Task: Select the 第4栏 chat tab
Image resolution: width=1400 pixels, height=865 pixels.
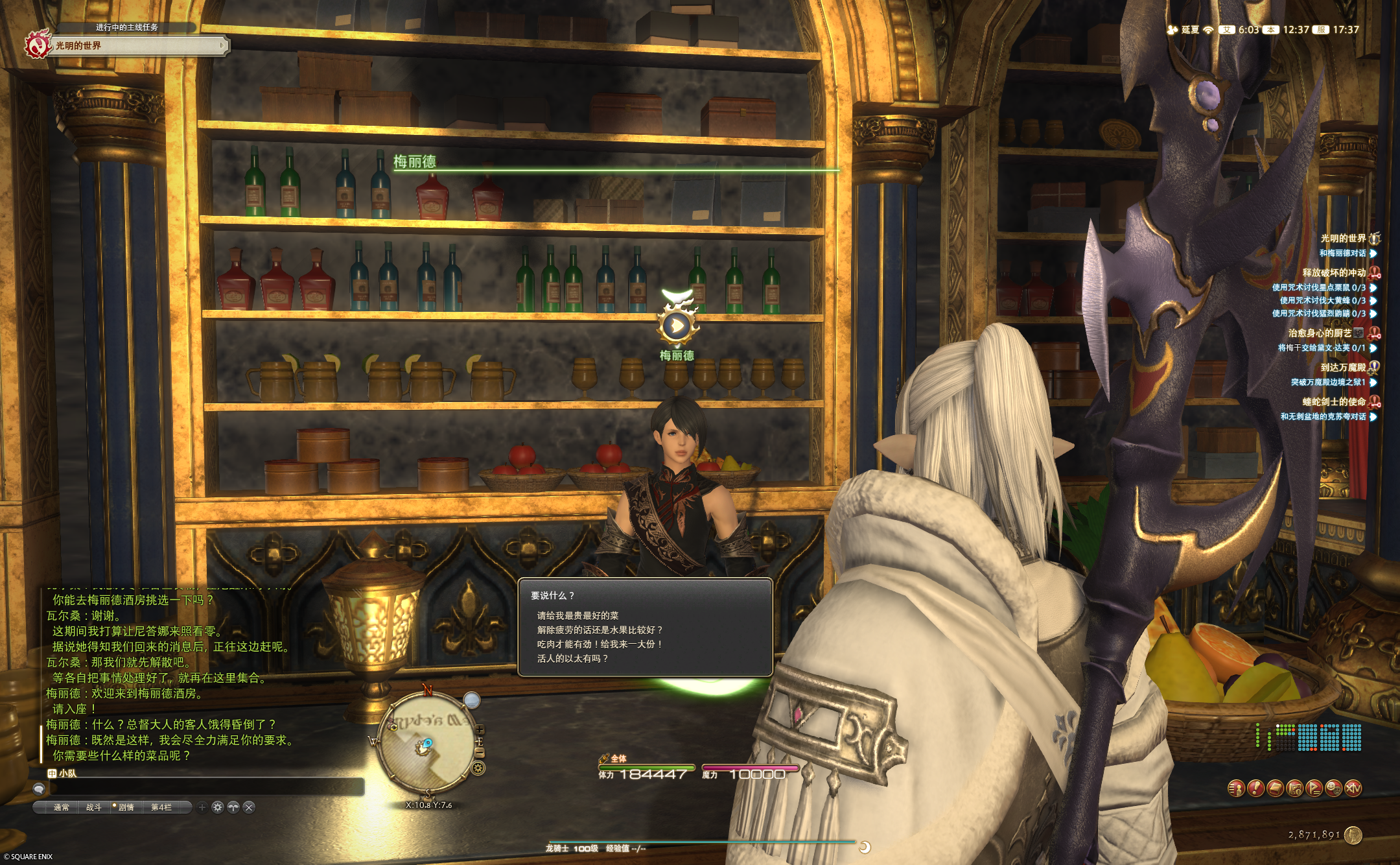Action: (x=161, y=807)
